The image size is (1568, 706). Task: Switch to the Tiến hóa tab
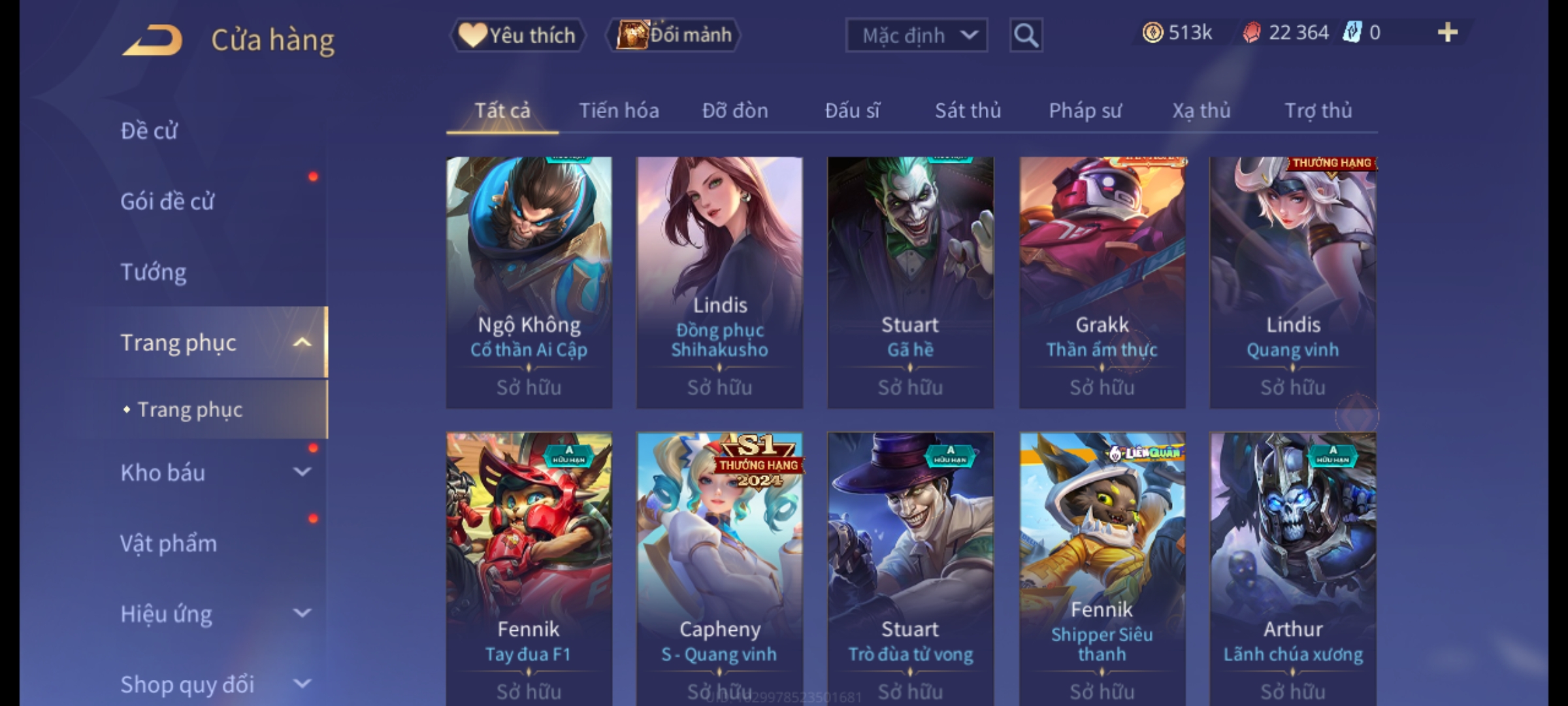(619, 110)
